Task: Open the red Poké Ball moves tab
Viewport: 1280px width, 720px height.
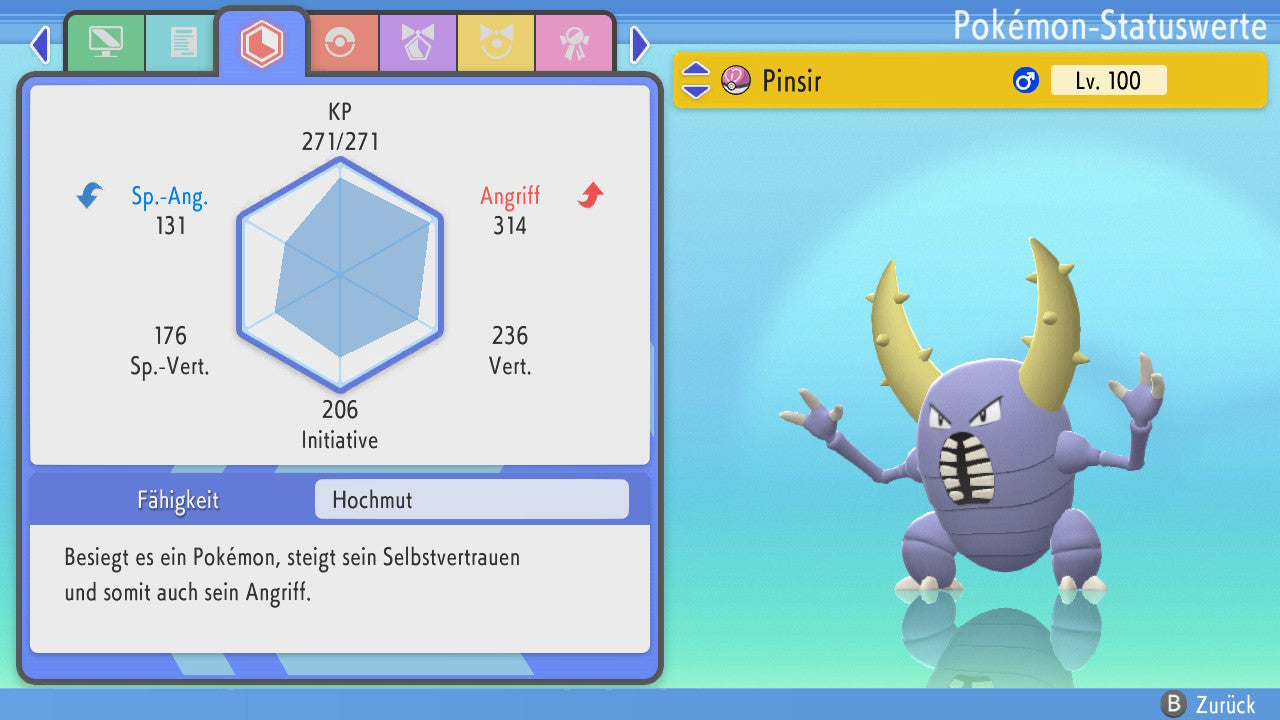Action: (x=341, y=43)
